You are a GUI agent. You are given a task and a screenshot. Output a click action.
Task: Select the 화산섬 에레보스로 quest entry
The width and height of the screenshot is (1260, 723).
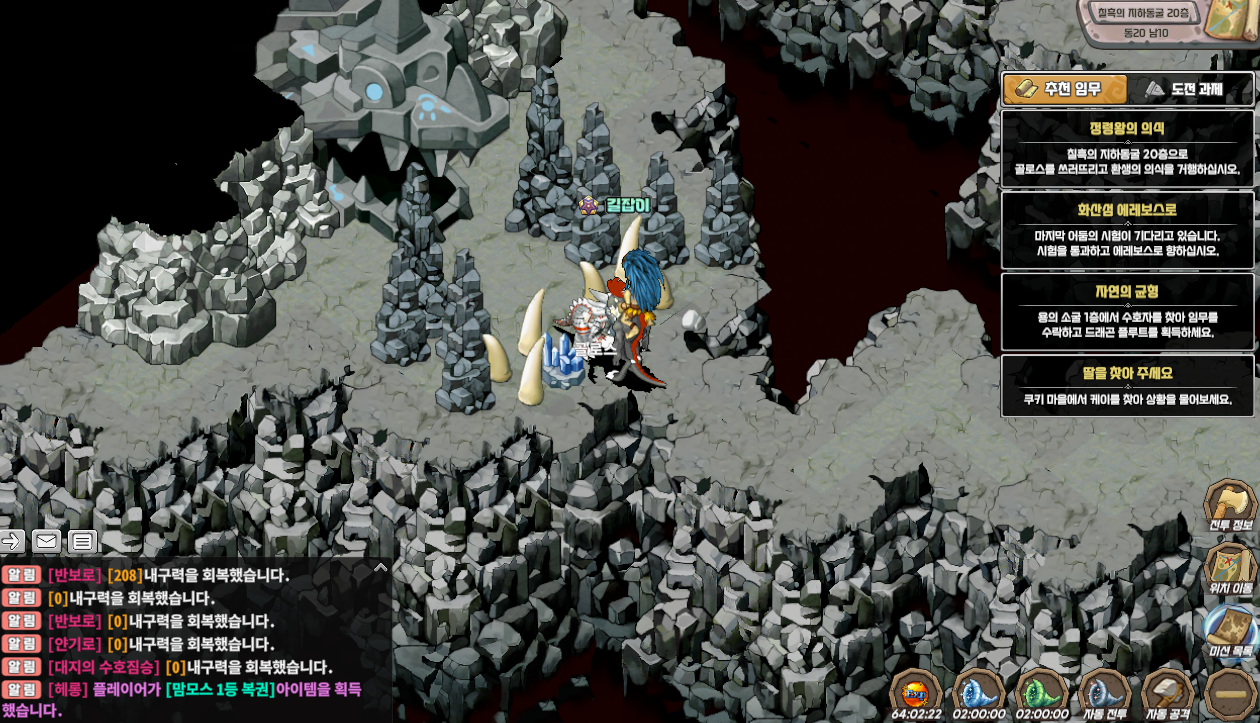point(1127,230)
